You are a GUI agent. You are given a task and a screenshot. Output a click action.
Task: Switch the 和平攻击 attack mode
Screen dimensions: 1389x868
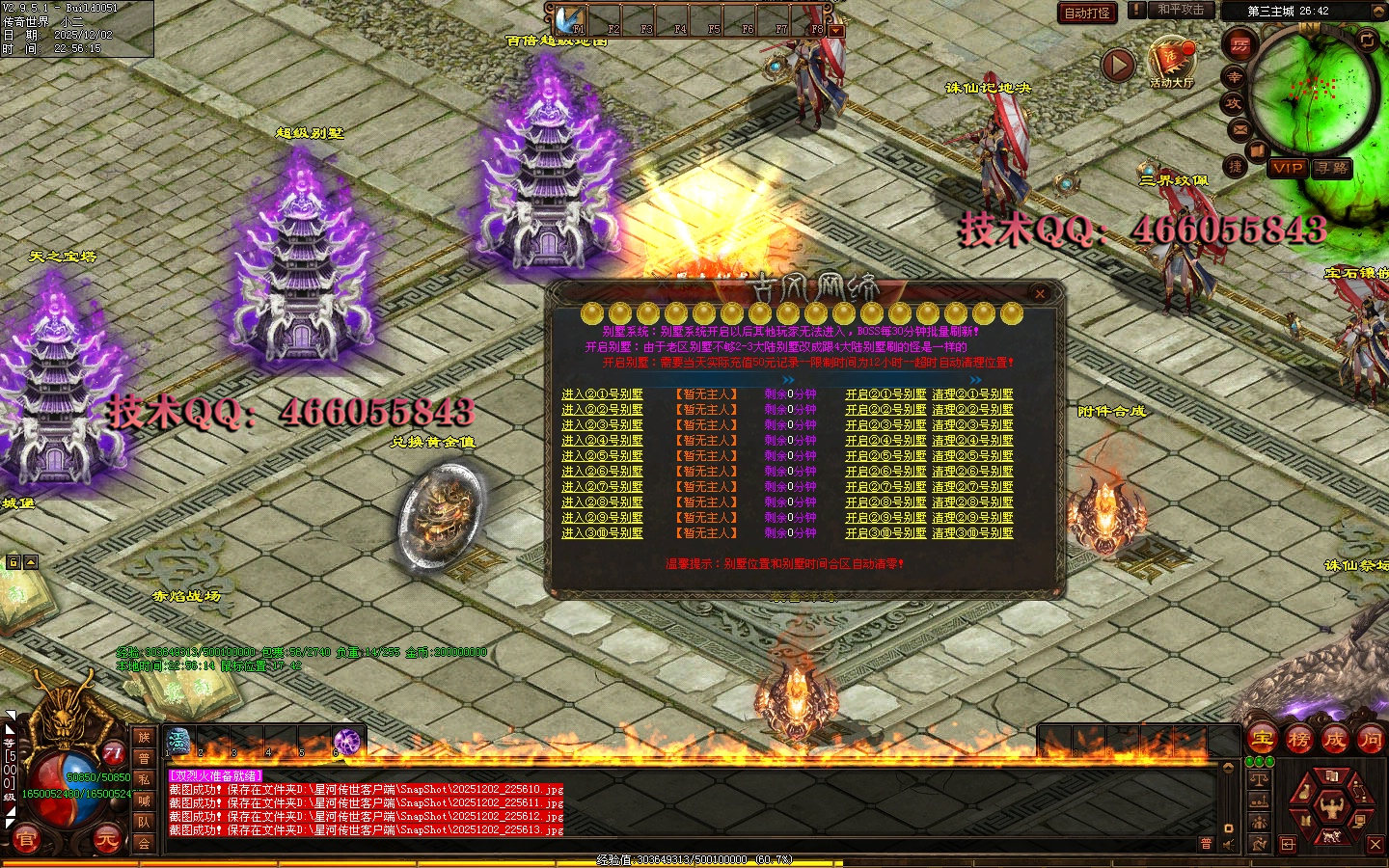(x=1180, y=10)
